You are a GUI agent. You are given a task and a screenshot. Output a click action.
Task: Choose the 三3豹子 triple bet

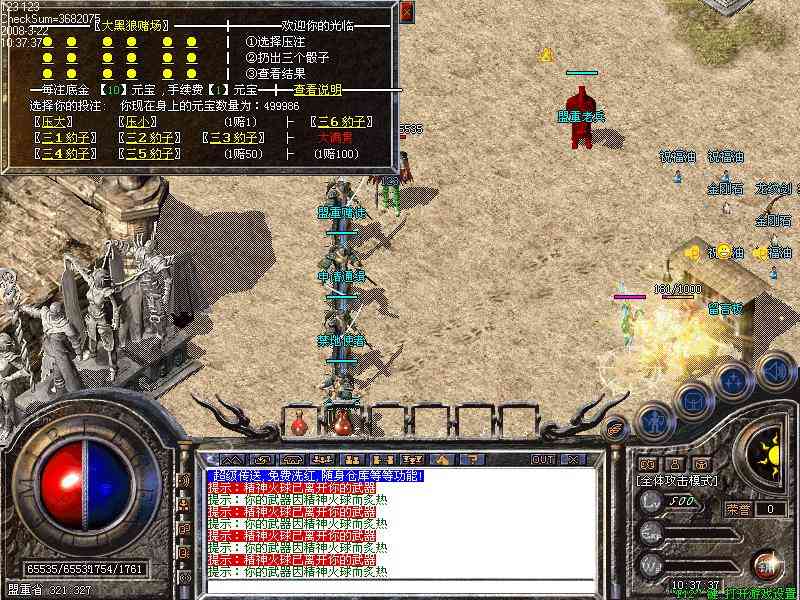[234, 138]
